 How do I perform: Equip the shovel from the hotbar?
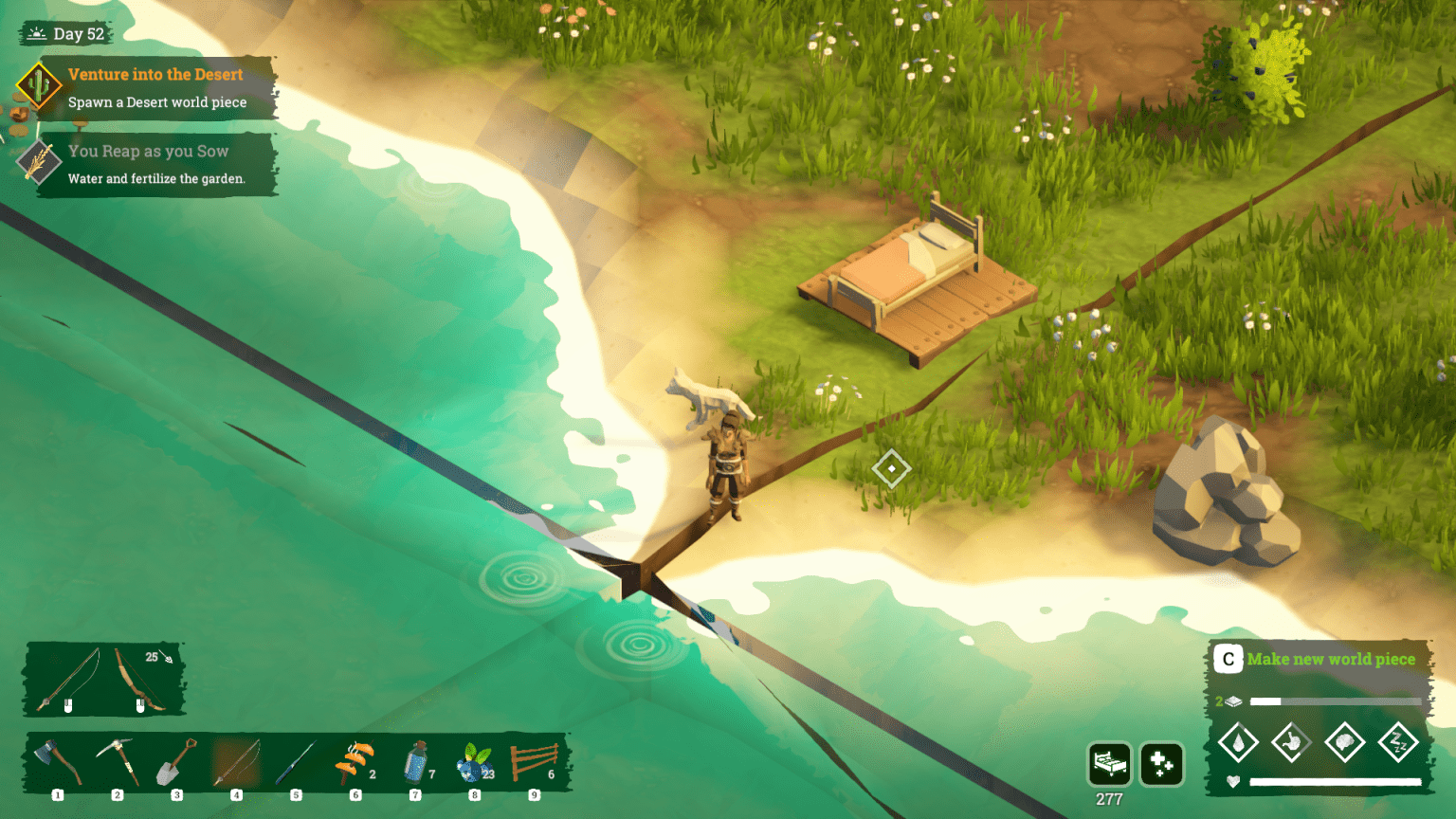coord(176,762)
